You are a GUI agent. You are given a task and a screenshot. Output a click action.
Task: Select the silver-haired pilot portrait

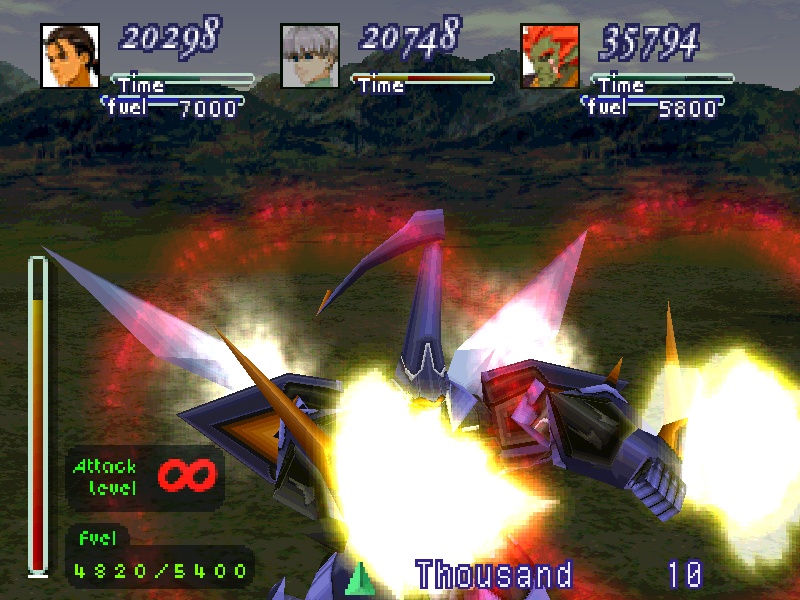click(x=310, y=55)
